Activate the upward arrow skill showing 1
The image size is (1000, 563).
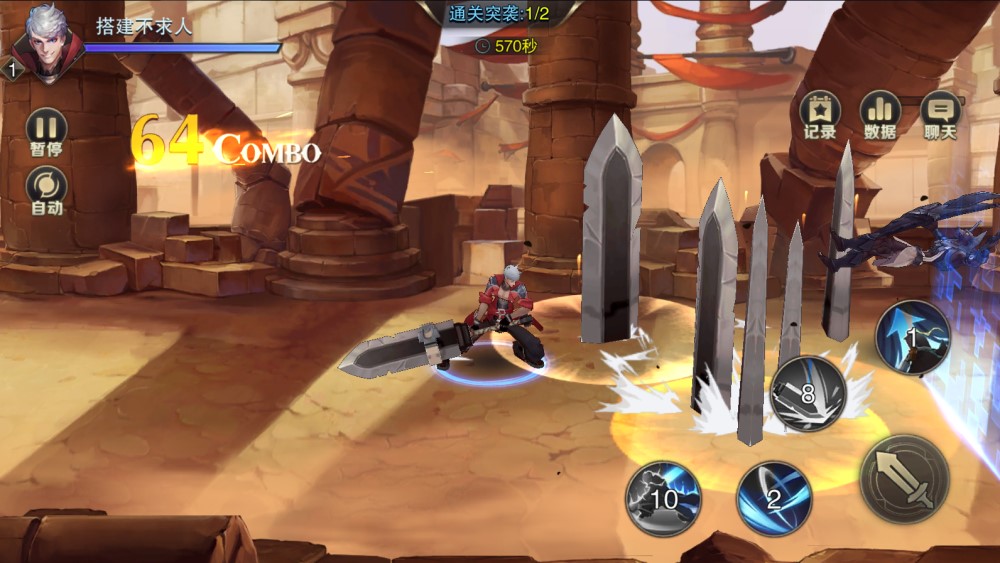point(912,338)
